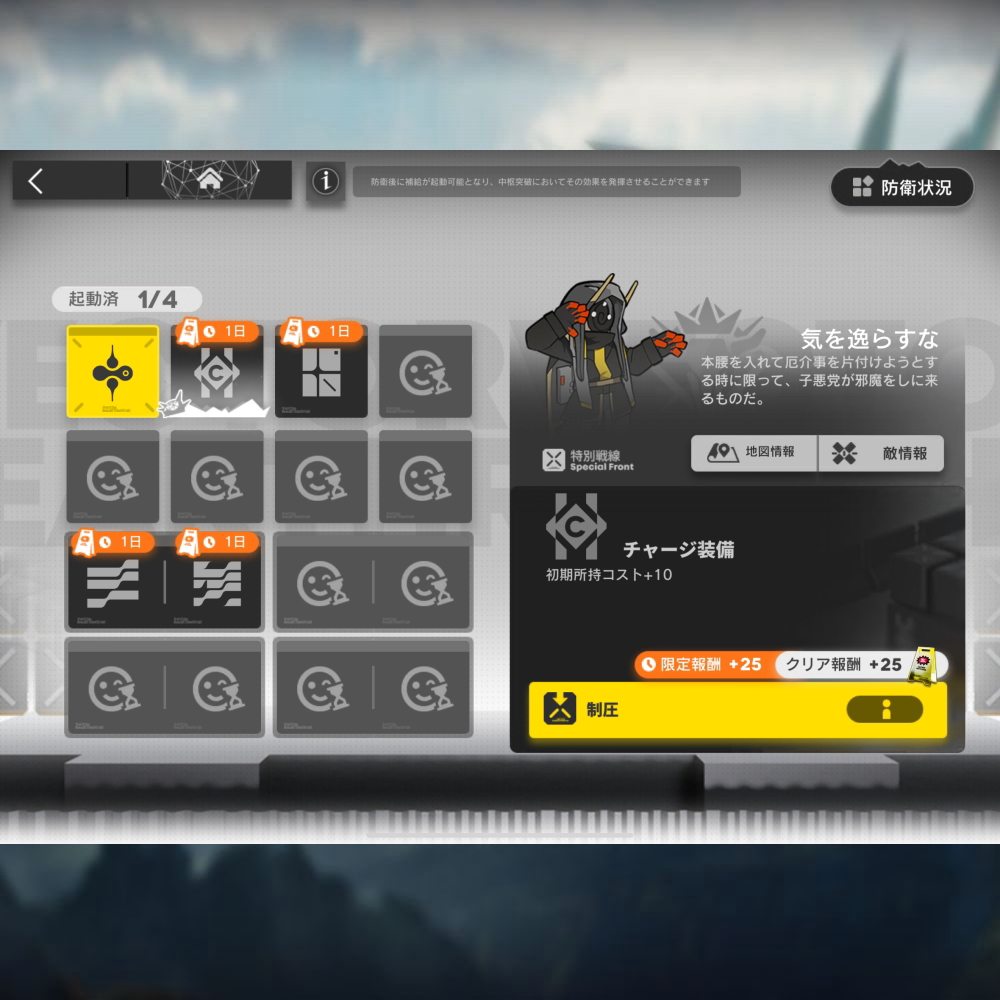Show 敵情報 enemy information
This screenshot has width=1000, height=1000.
(881, 453)
